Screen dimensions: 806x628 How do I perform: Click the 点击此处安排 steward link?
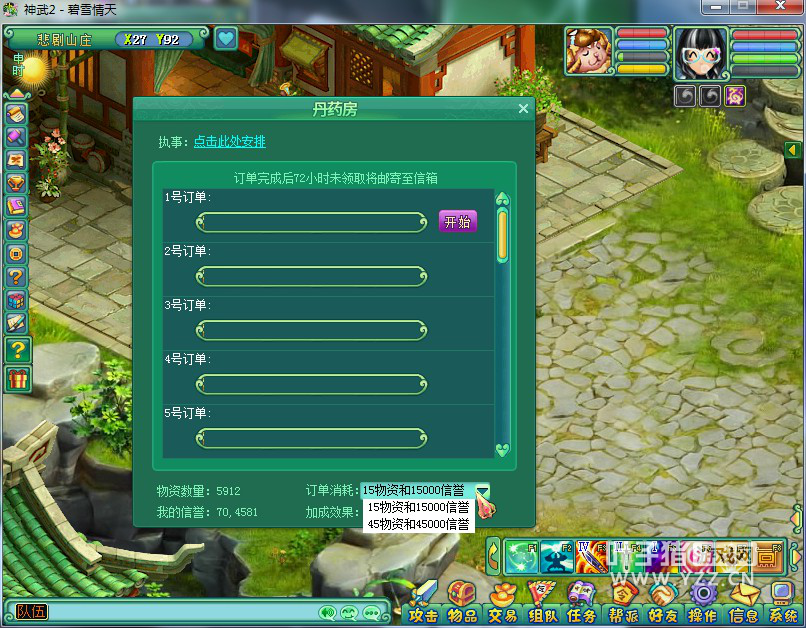pyautogui.click(x=229, y=142)
